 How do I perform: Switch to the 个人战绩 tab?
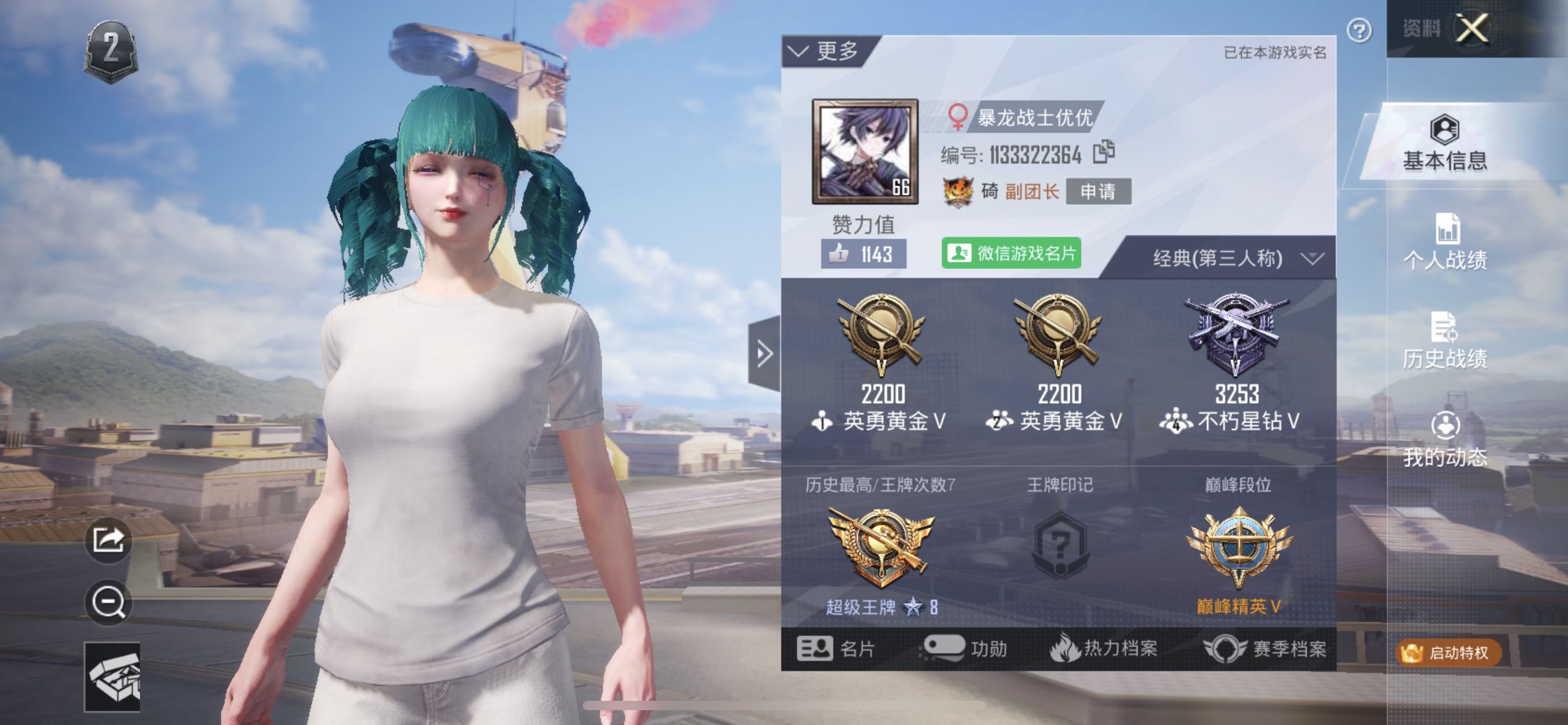(x=1445, y=243)
